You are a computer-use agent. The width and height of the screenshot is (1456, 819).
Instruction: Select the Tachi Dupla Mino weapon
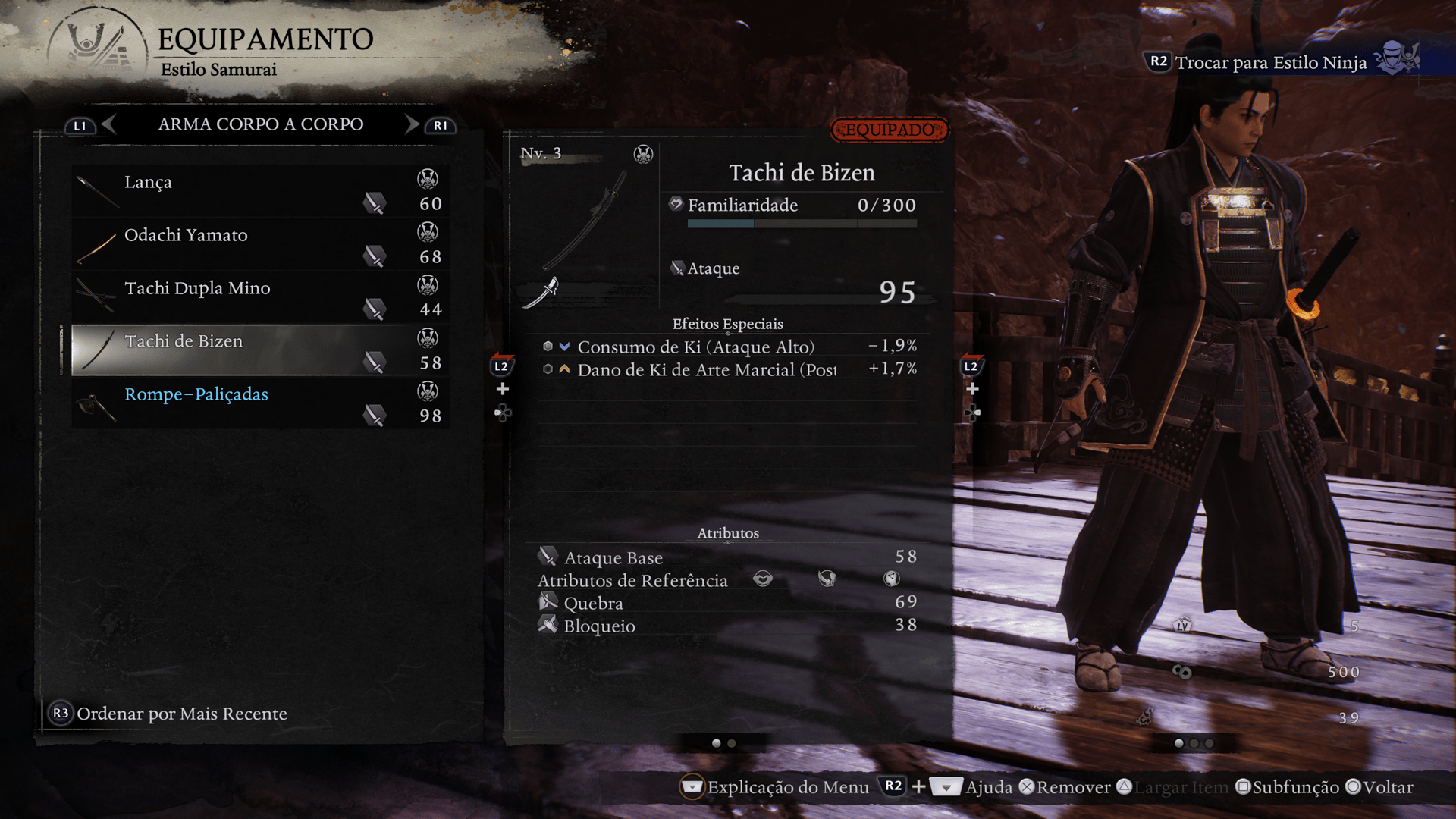pyautogui.click(x=260, y=298)
